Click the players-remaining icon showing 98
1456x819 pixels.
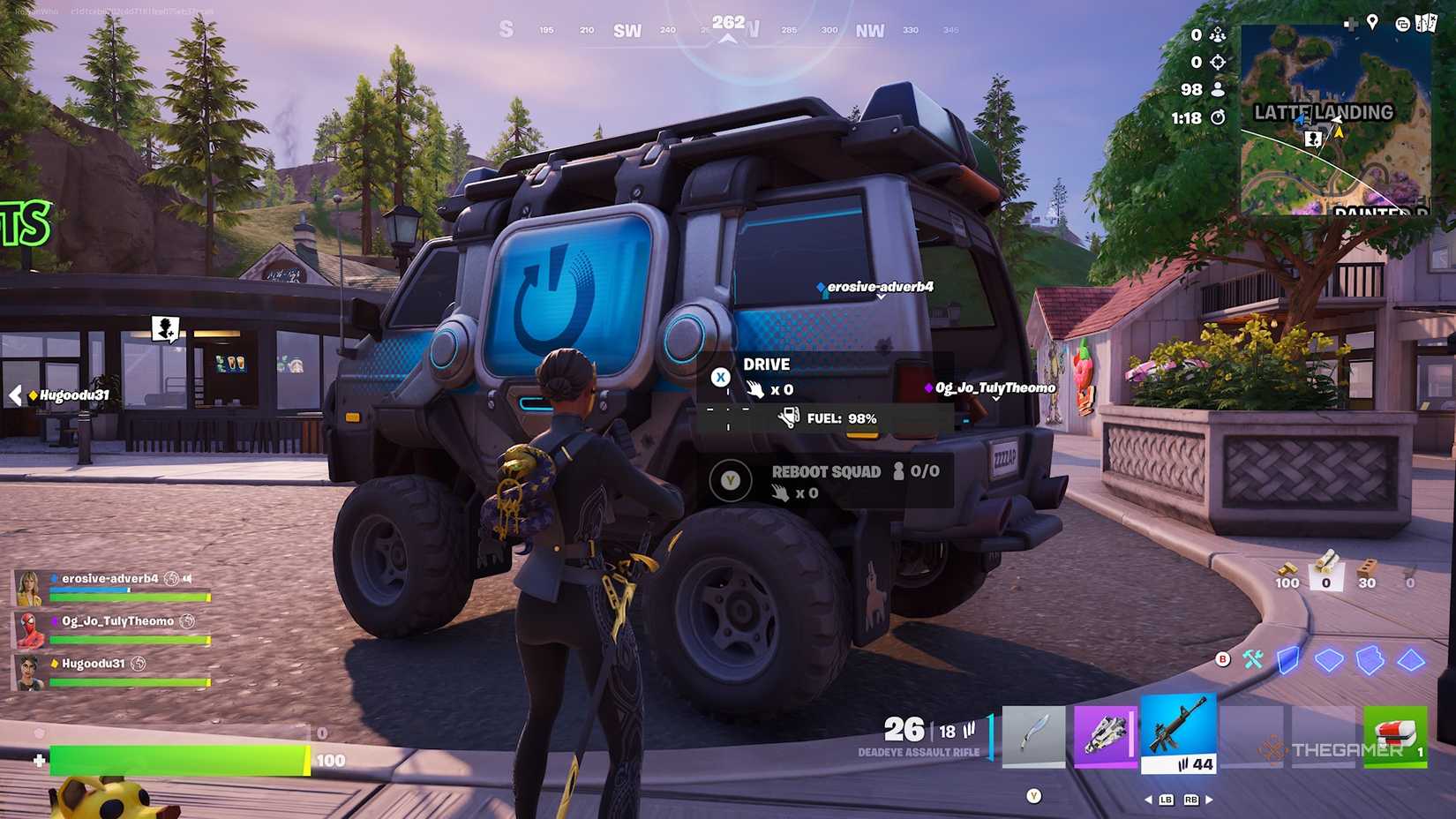coord(1218,90)
